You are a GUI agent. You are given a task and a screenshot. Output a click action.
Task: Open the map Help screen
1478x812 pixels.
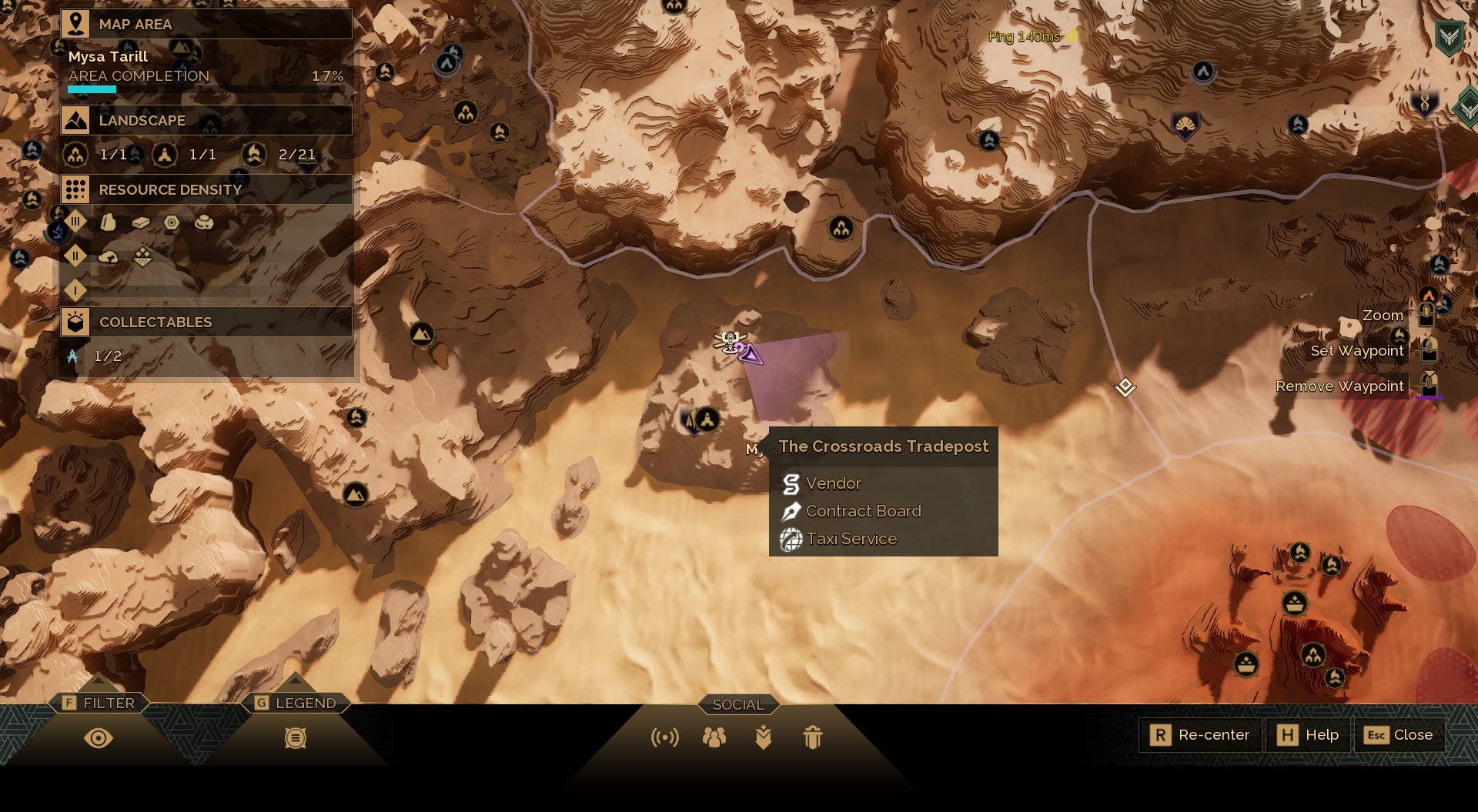point(1309,735)
